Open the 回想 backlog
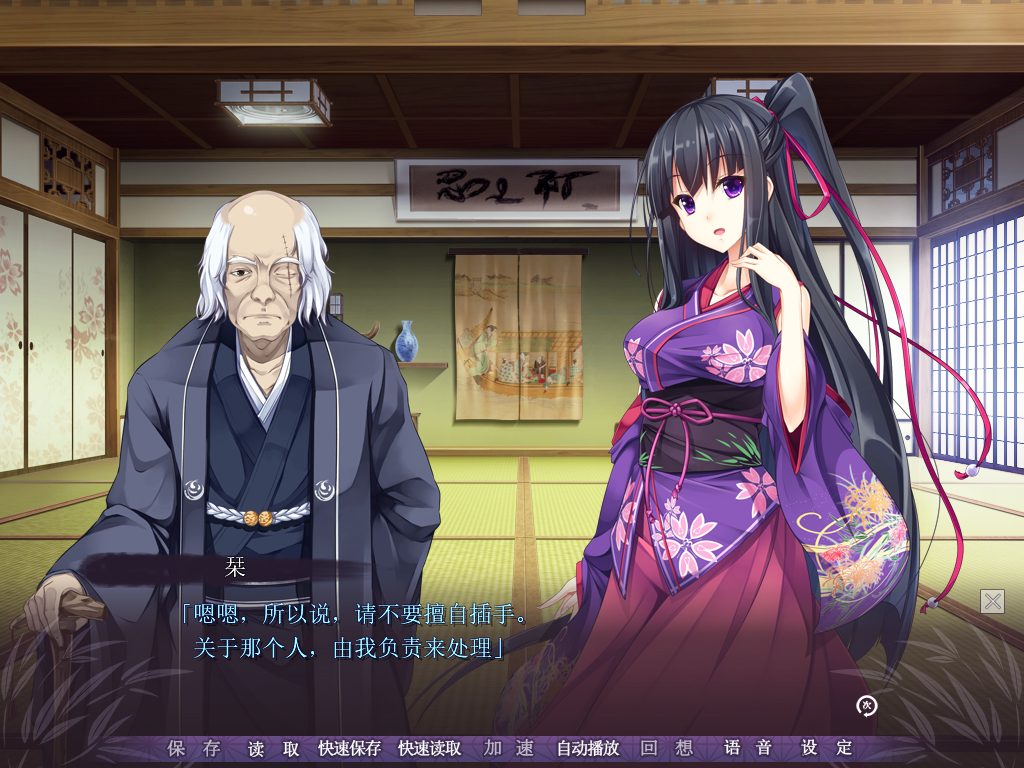This screenshot has height=768, width=1024. click(x=667, y=748)
